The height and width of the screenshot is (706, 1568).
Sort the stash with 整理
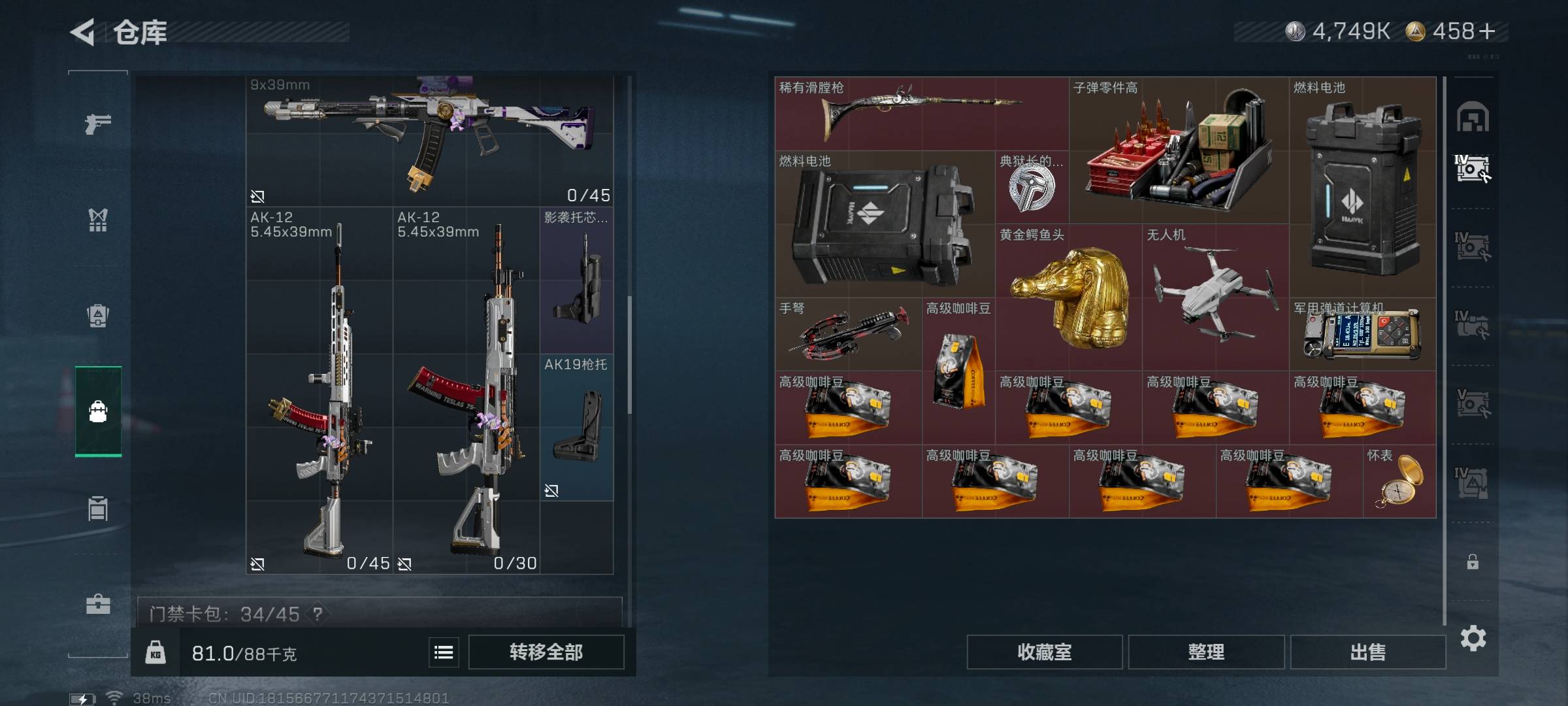click(x=1205, y=652)
